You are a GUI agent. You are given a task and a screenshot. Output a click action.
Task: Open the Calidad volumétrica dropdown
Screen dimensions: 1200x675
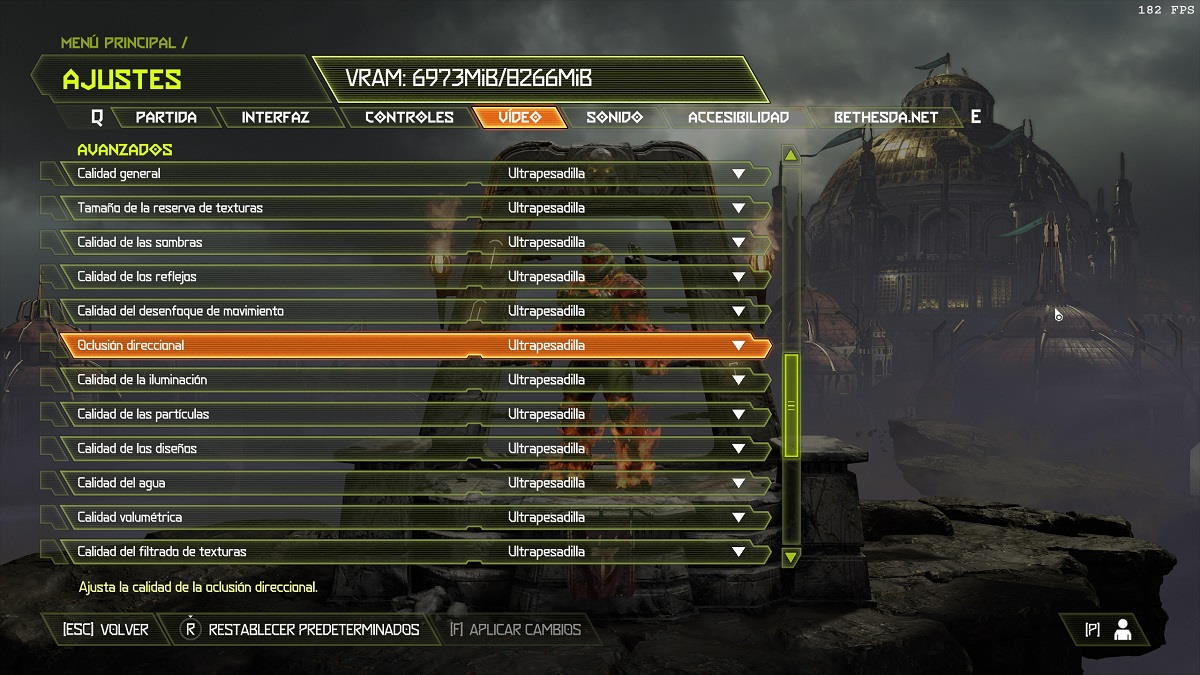(x=738, y=517)
